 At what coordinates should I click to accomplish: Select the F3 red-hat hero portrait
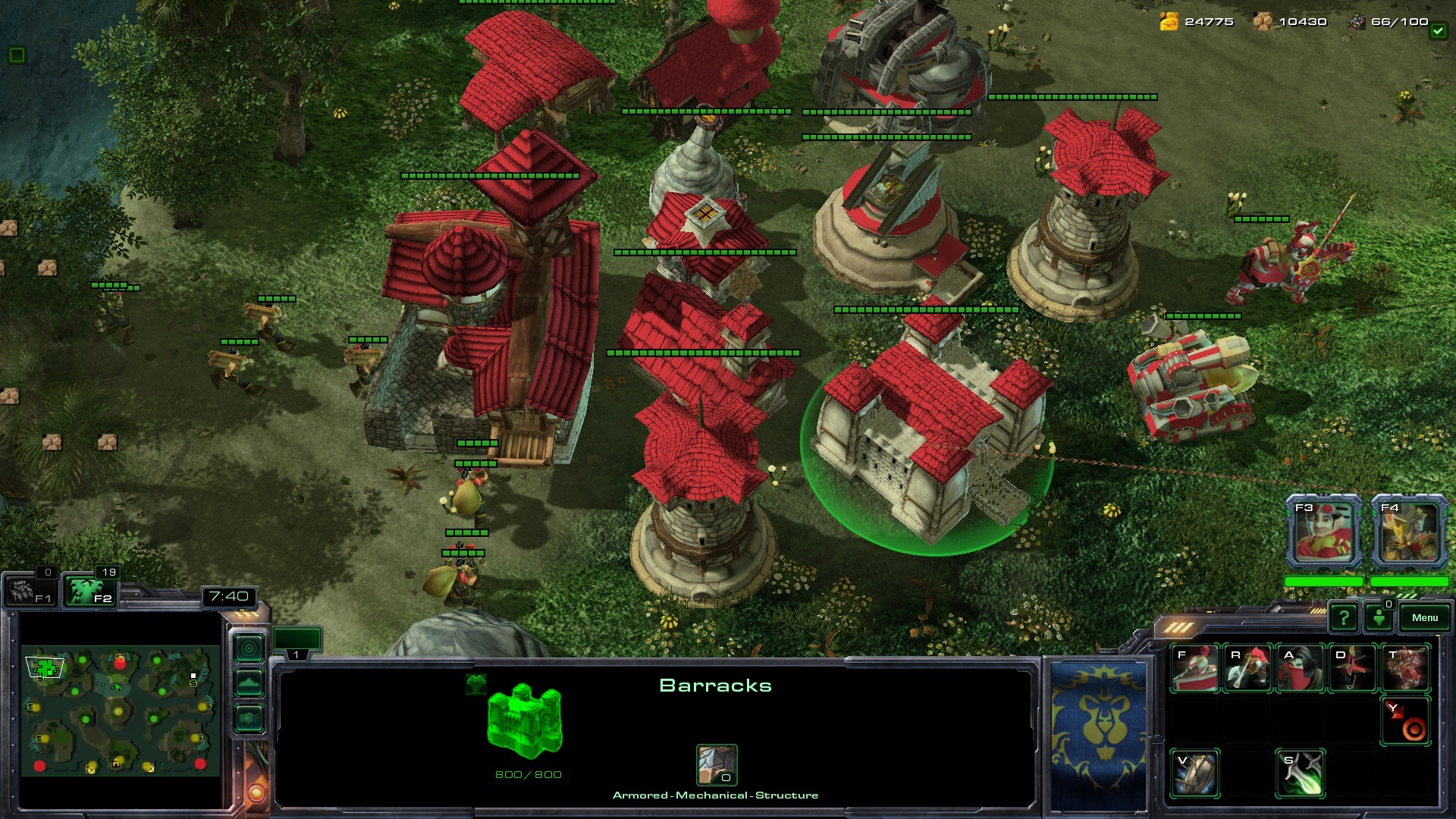coord(1323,531)
